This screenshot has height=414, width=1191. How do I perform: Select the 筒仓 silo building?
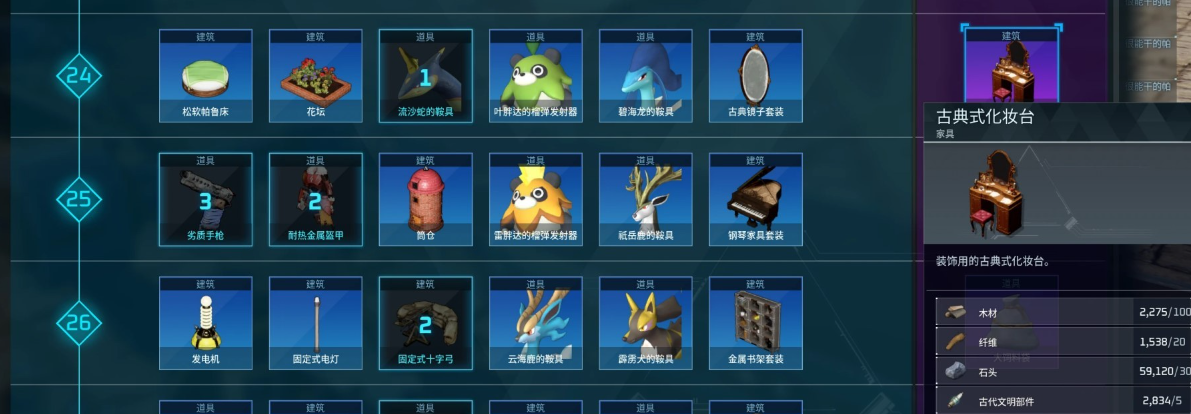coord(425,200)
